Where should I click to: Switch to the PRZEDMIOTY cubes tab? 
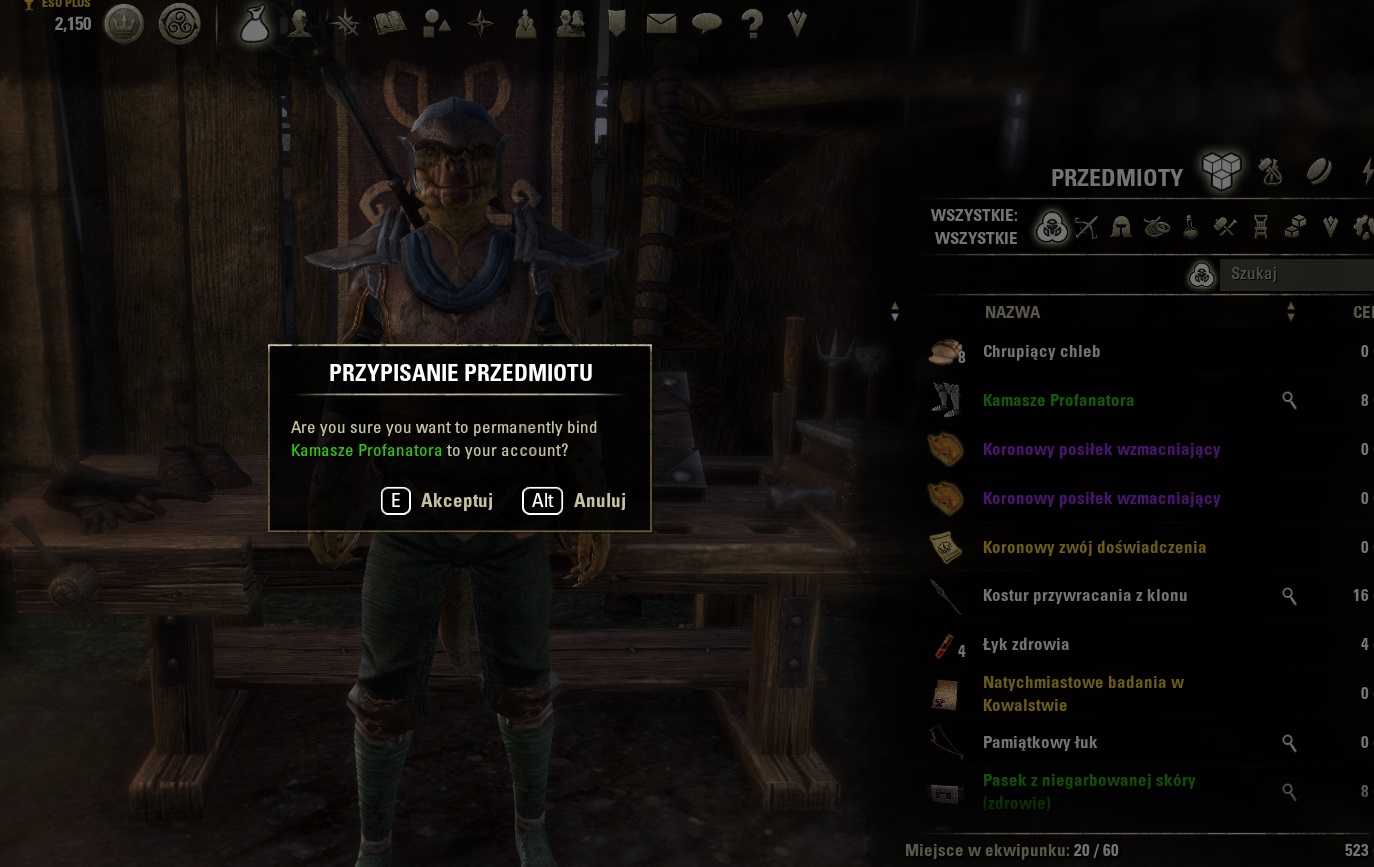[1221, 172]
